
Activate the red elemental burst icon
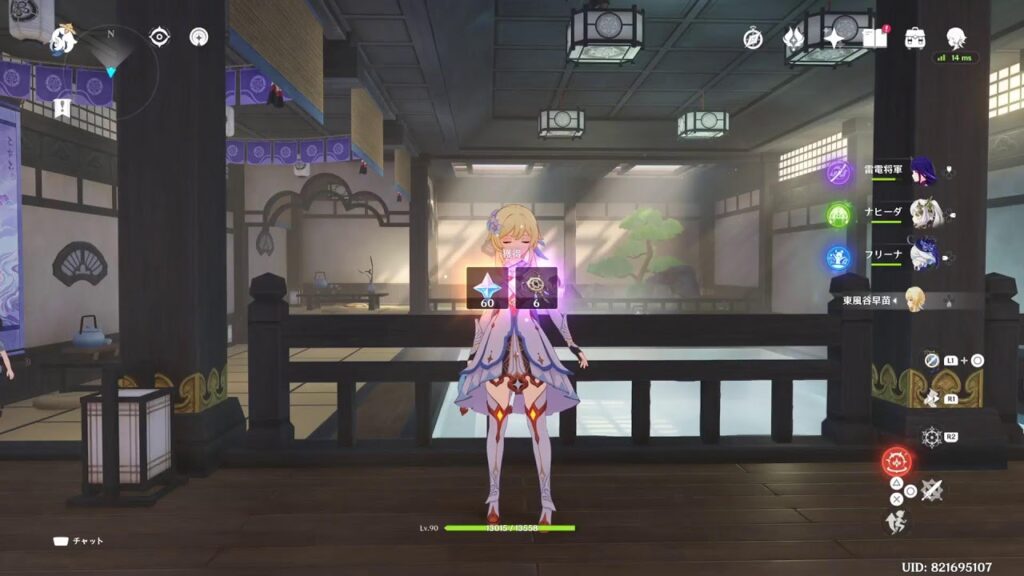(896, 462)
